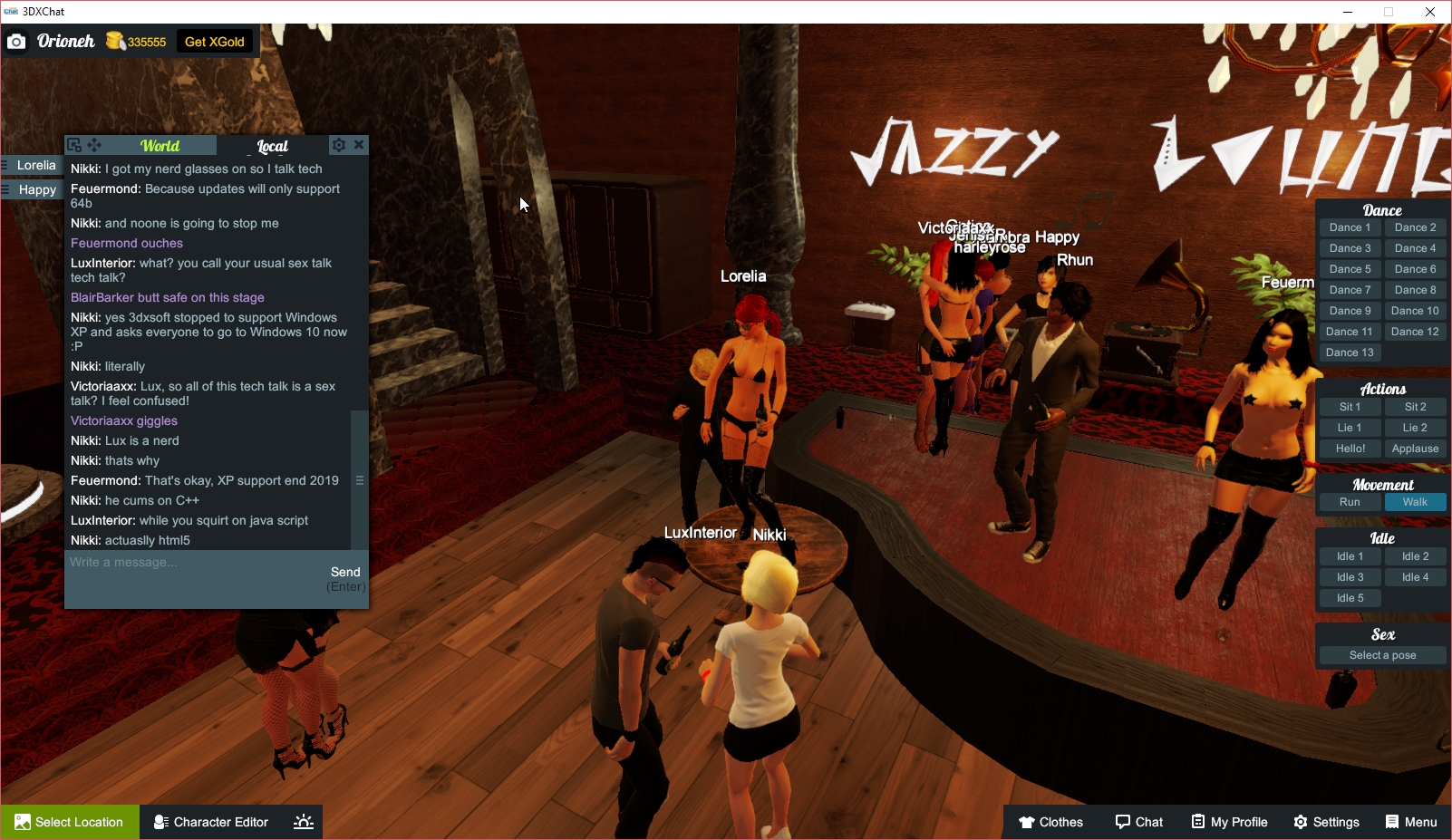1452x840 pixels.
Task: Click the screenshot camera icon
Action: (x=16, y=41)
